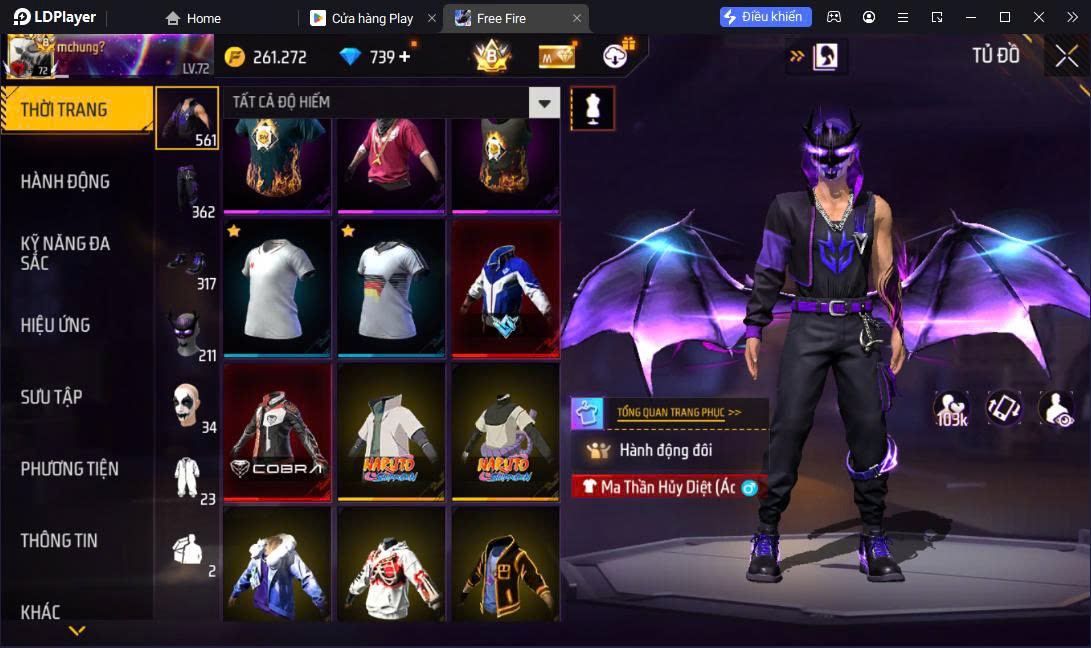Go to the Phương Tiện tab

(70, 469)
